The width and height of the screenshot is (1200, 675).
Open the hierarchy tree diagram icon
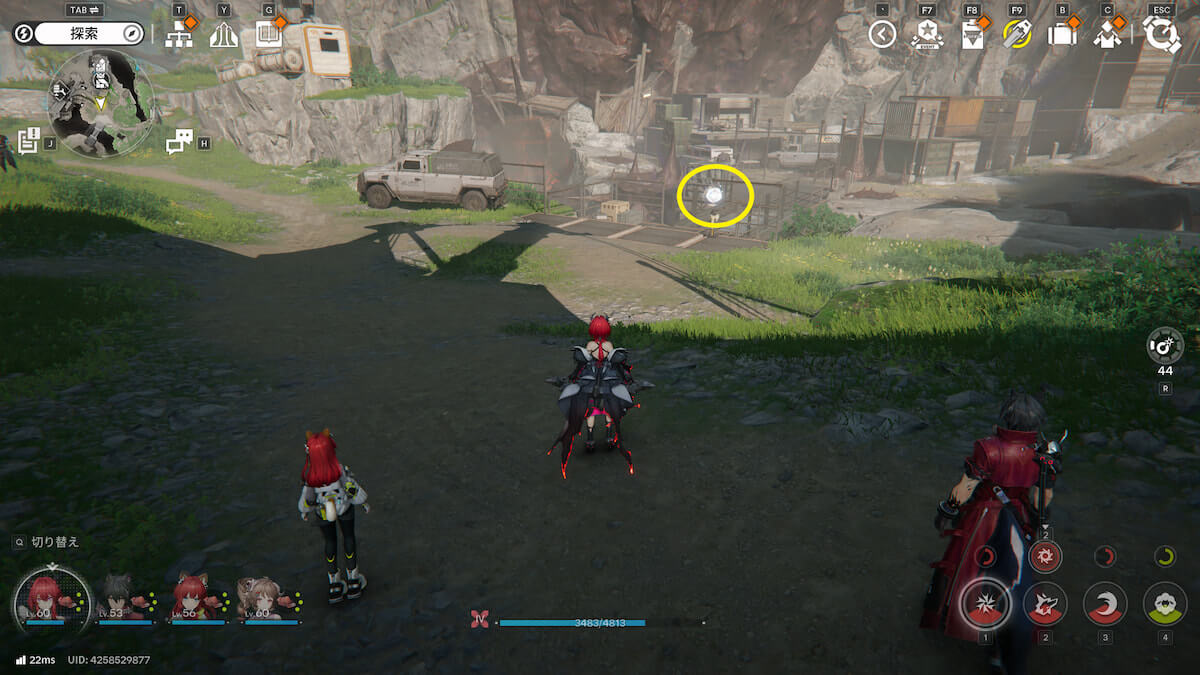(179, 36)
